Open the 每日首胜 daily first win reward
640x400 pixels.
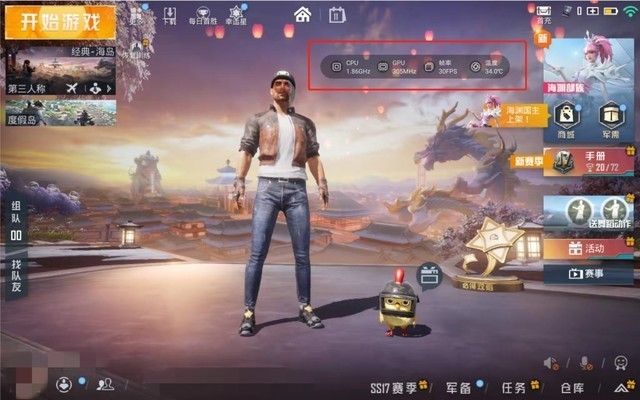(202, 14)
